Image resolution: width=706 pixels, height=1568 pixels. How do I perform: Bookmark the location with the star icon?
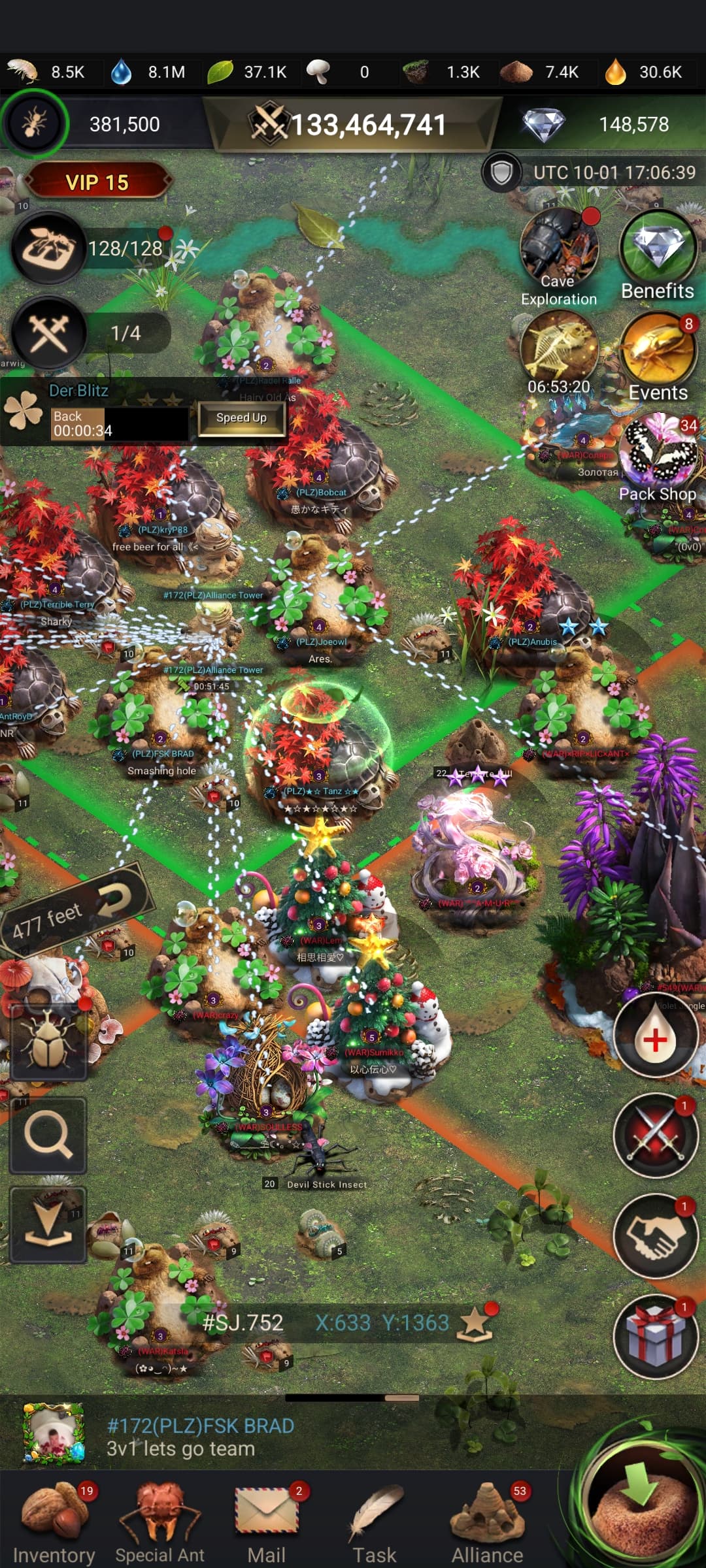(475, 1323)
